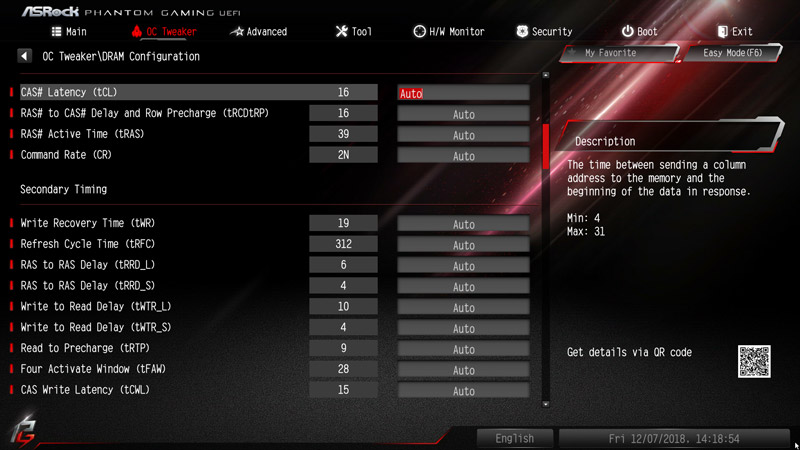Image resolution: width=800 pixels, height=450 pixels.
Task: Select the Refresh Cycle Time (tRFC) field
Action: click(x=463, y=245)
